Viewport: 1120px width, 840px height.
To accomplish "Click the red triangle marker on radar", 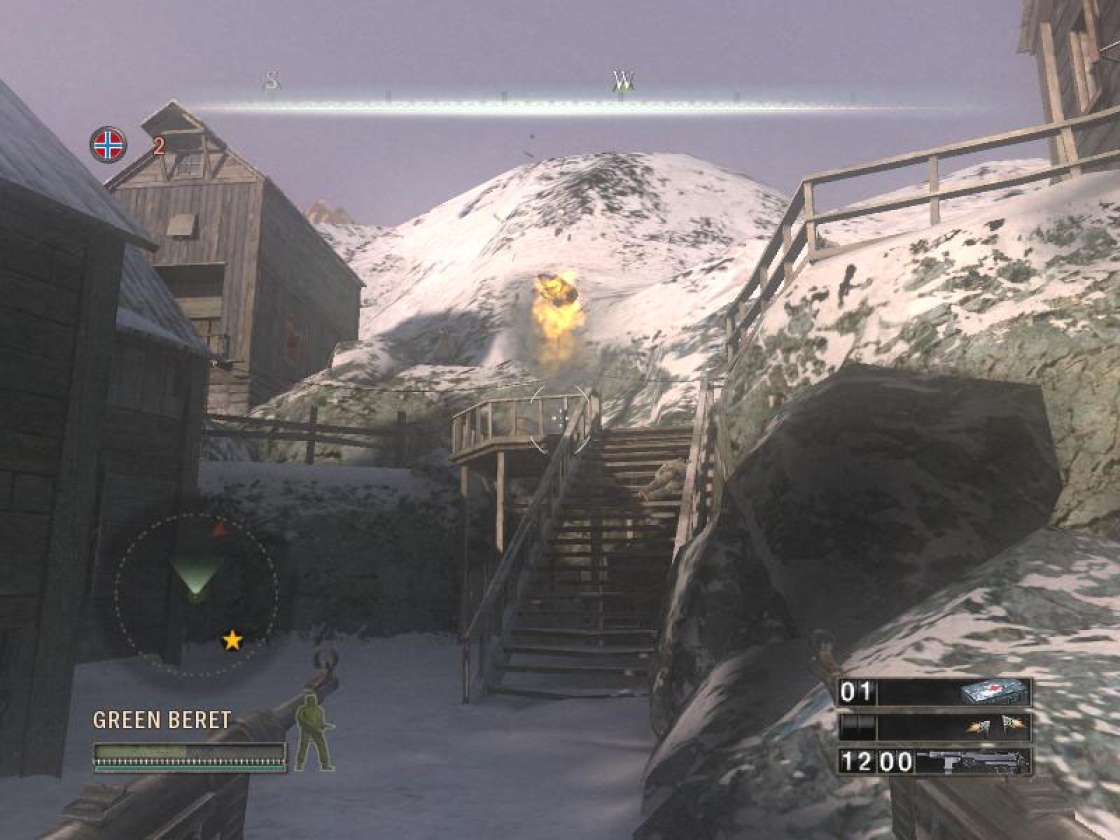I will tap(221, 529).
